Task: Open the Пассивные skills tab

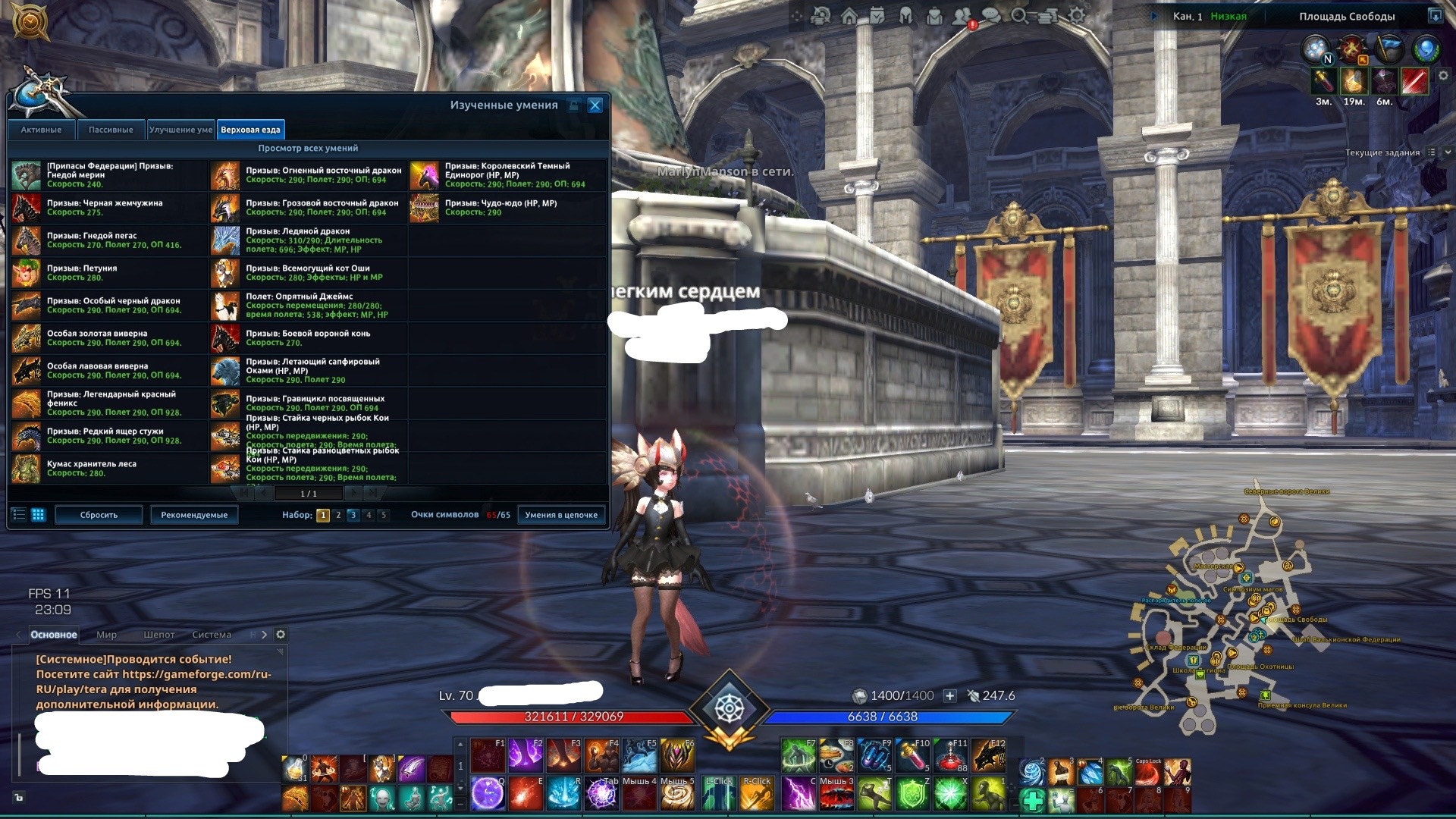Action: tap(111, 130)
